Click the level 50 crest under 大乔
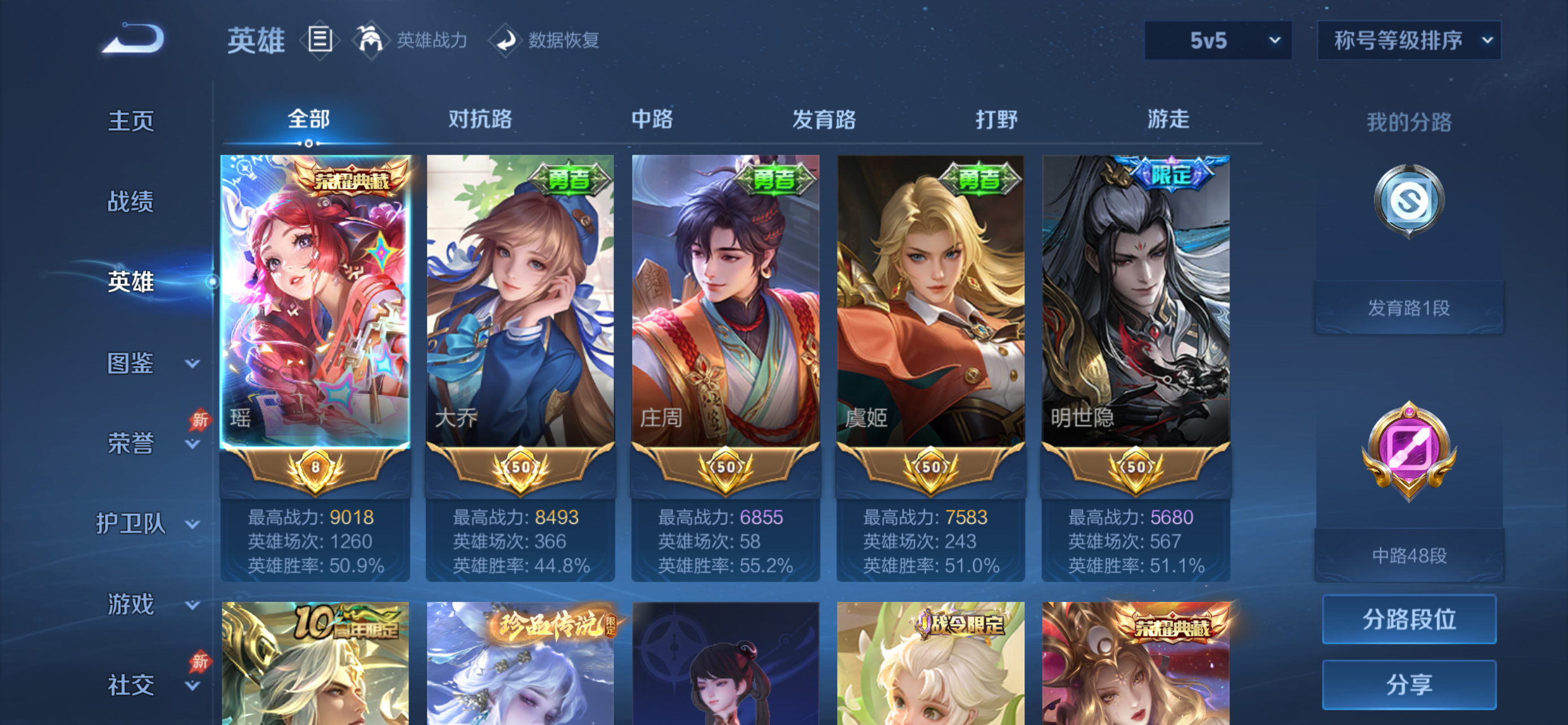This screenshot has width=1568, height=725. point(520,469)
